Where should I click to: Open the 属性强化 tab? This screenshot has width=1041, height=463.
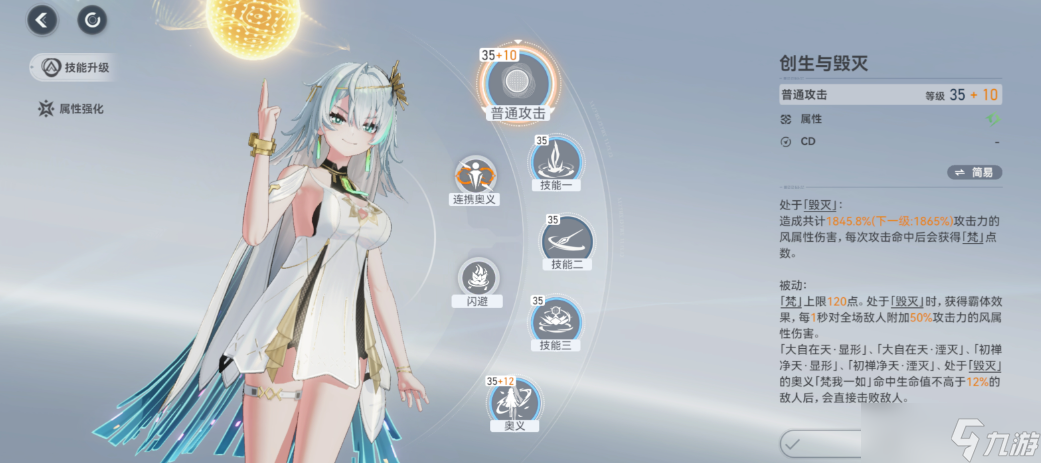pyautogui.click(x=70, y=108)
